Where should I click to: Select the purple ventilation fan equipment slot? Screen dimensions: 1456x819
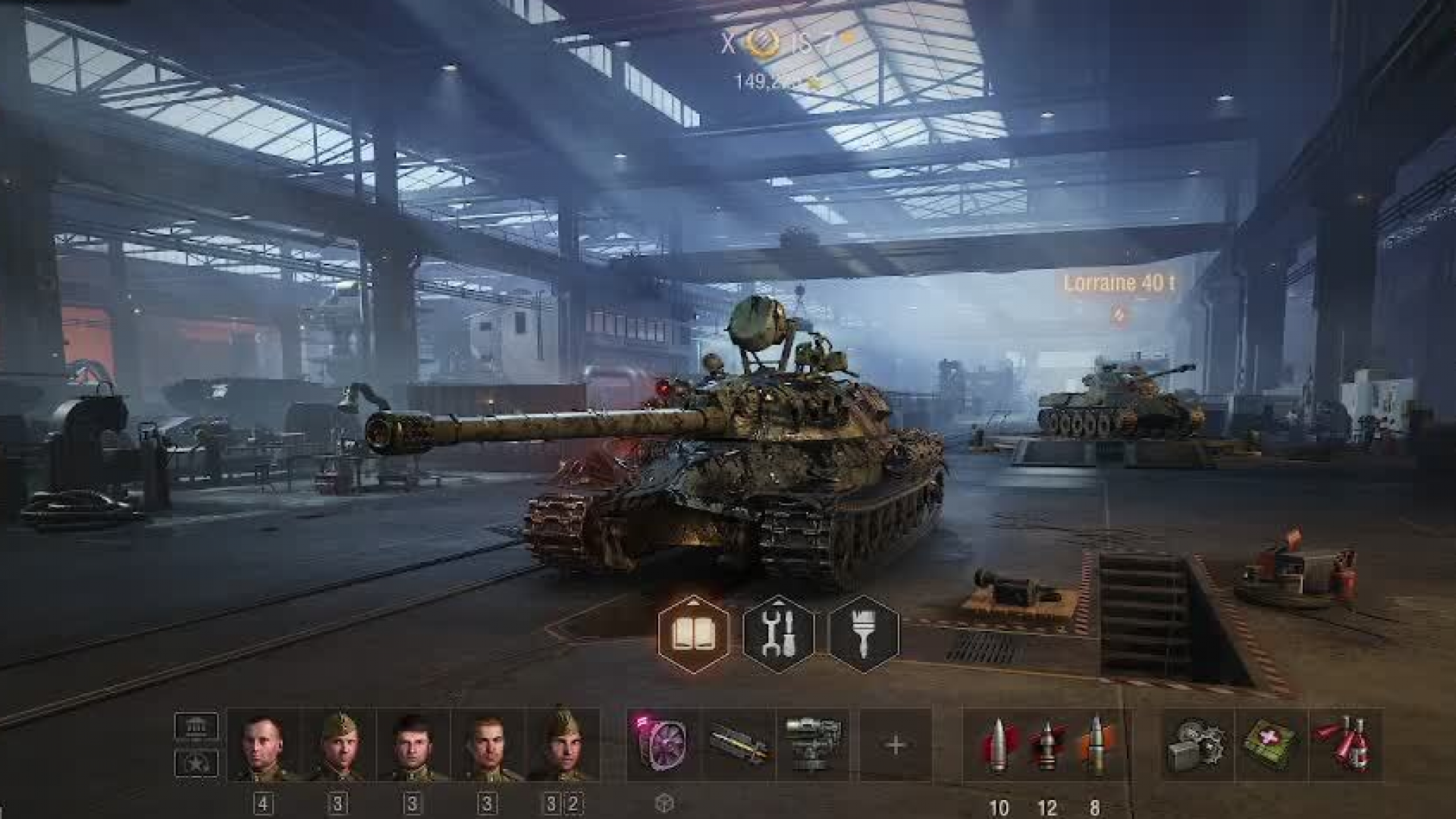click(x=663, y=745)
